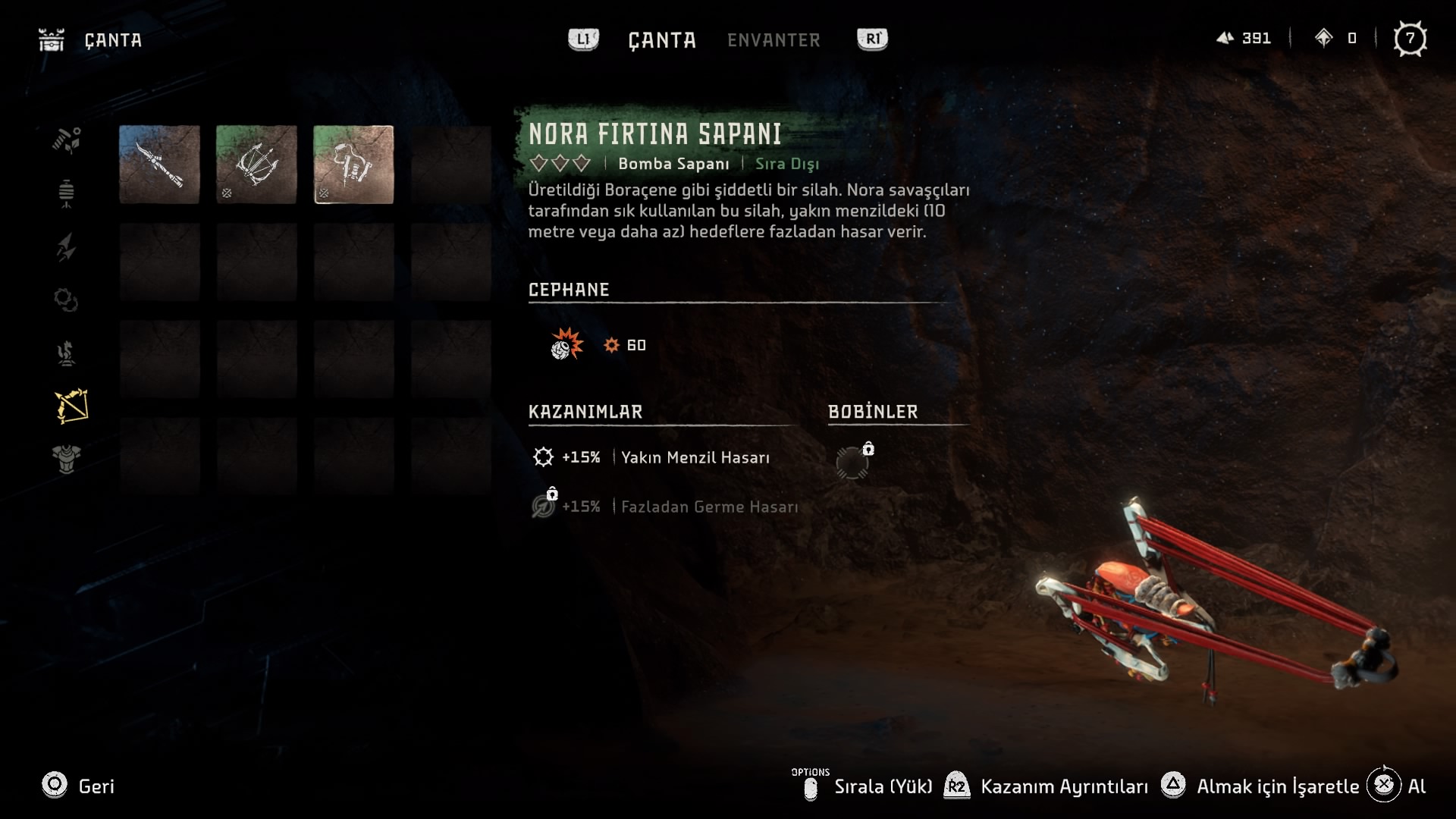Select the explosive bomb ammo icon
Viewport: 1456px width, 819px height.
[566, 345]
